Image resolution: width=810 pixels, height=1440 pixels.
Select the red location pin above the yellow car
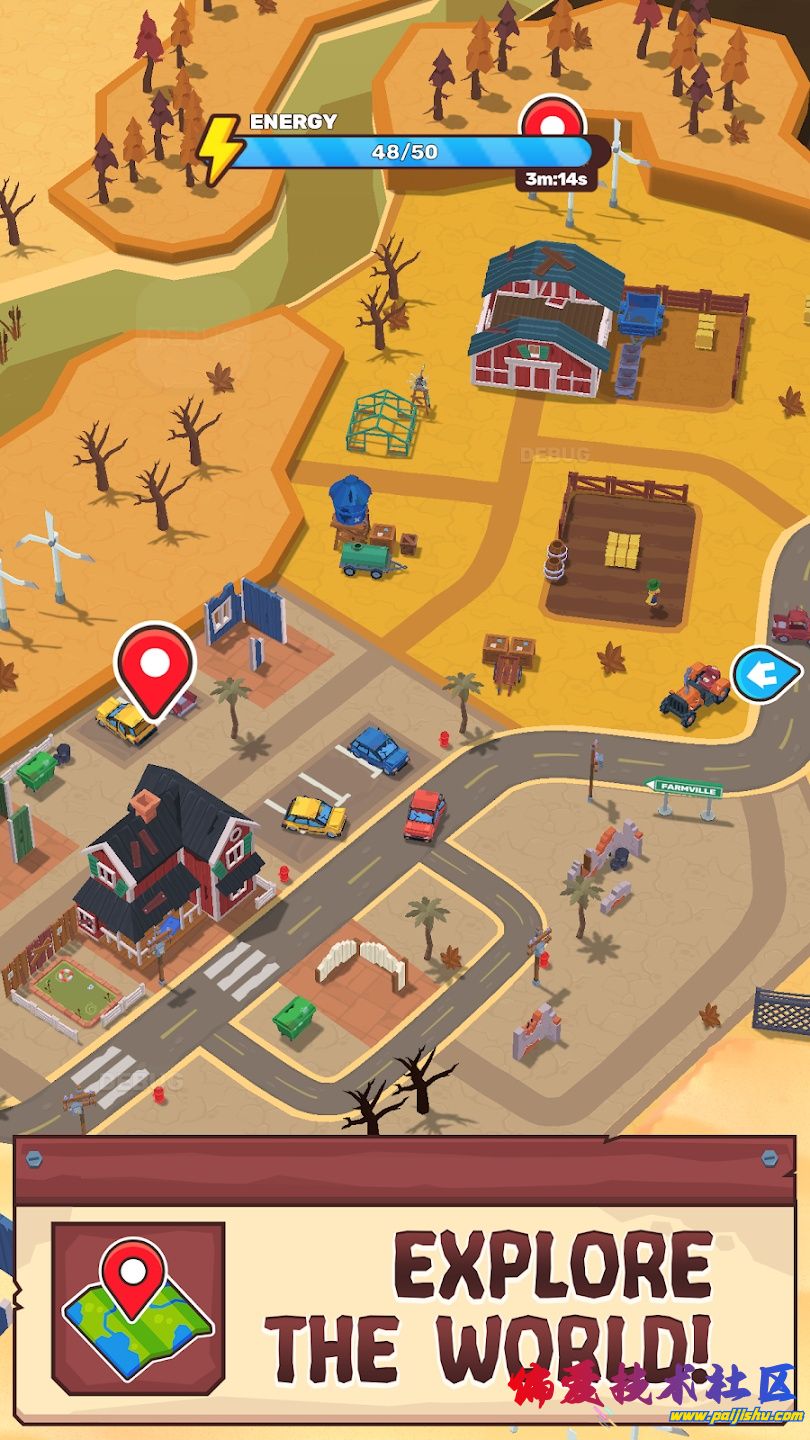coord(155,664)
